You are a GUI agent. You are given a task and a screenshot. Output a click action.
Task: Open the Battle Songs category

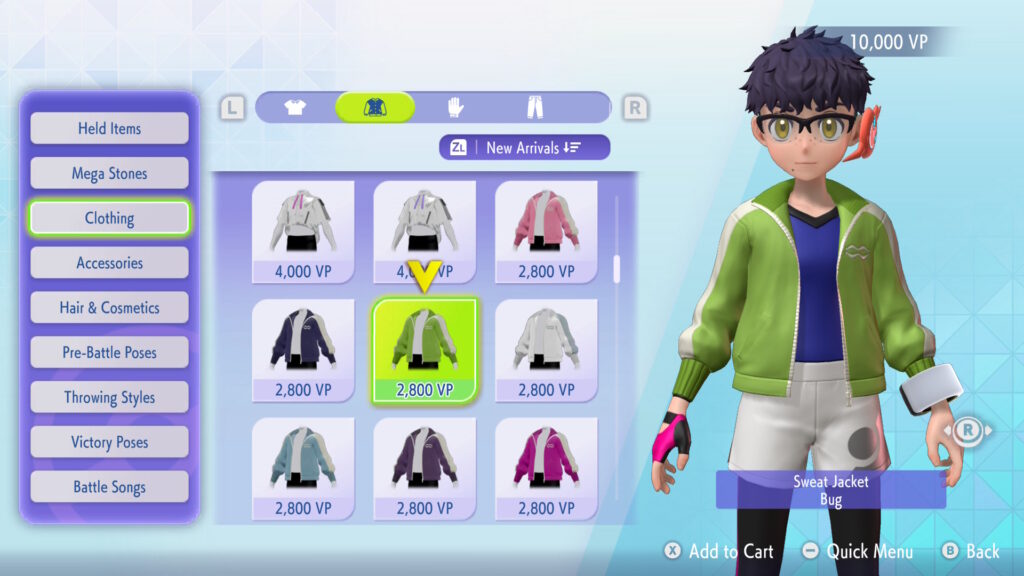[109, 487]
